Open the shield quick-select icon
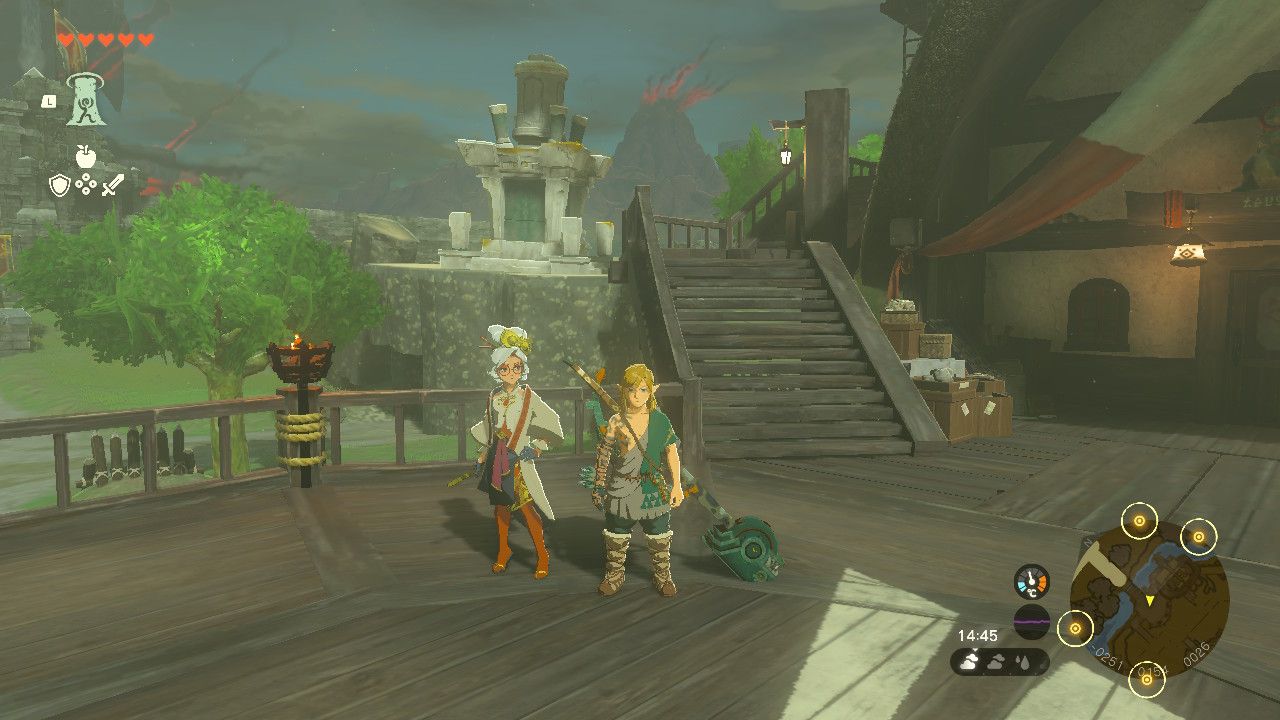Viewport: 1280px width, 720px height. [x=60, y=184]
